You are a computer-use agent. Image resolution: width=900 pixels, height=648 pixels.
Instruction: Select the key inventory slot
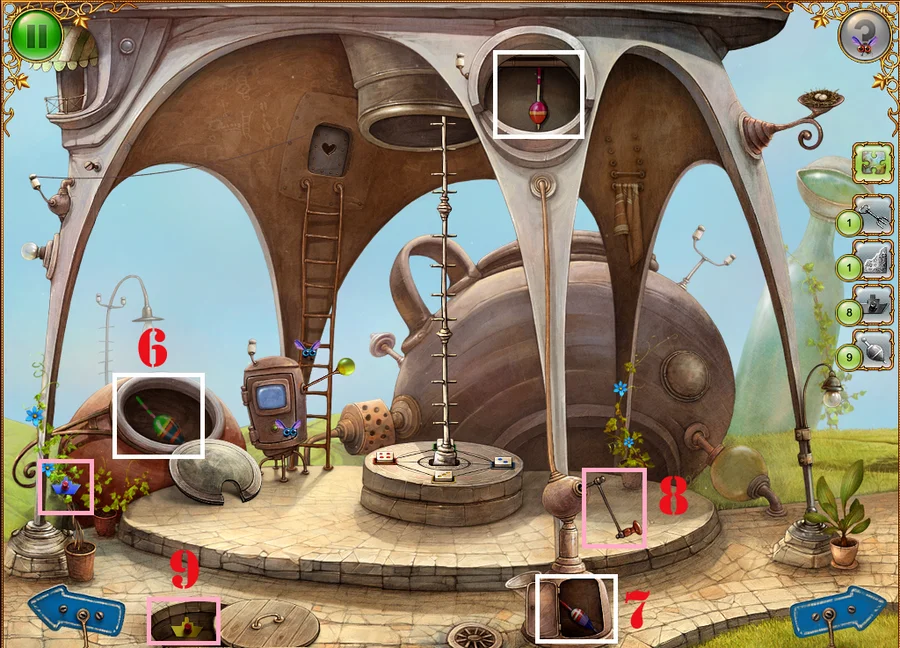coord(873,211)
